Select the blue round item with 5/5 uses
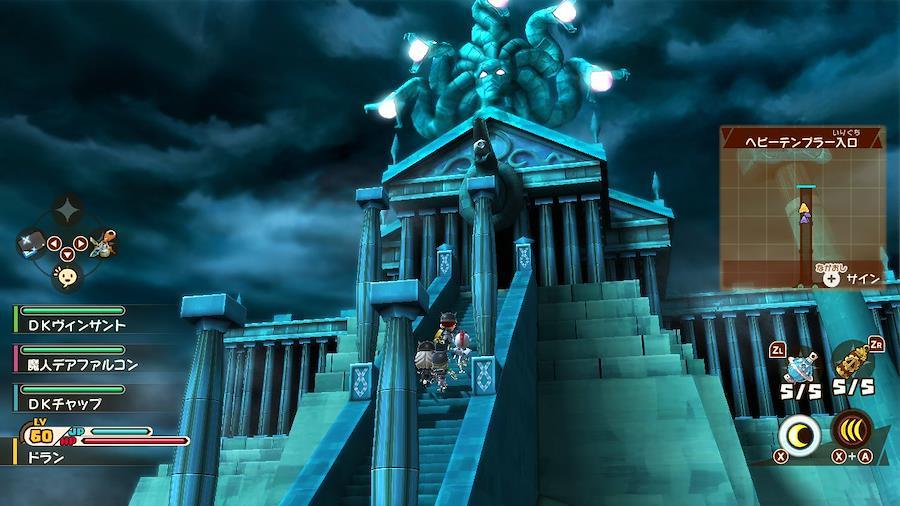The height and width of the screenshot is (506, 900). (802, 364)
